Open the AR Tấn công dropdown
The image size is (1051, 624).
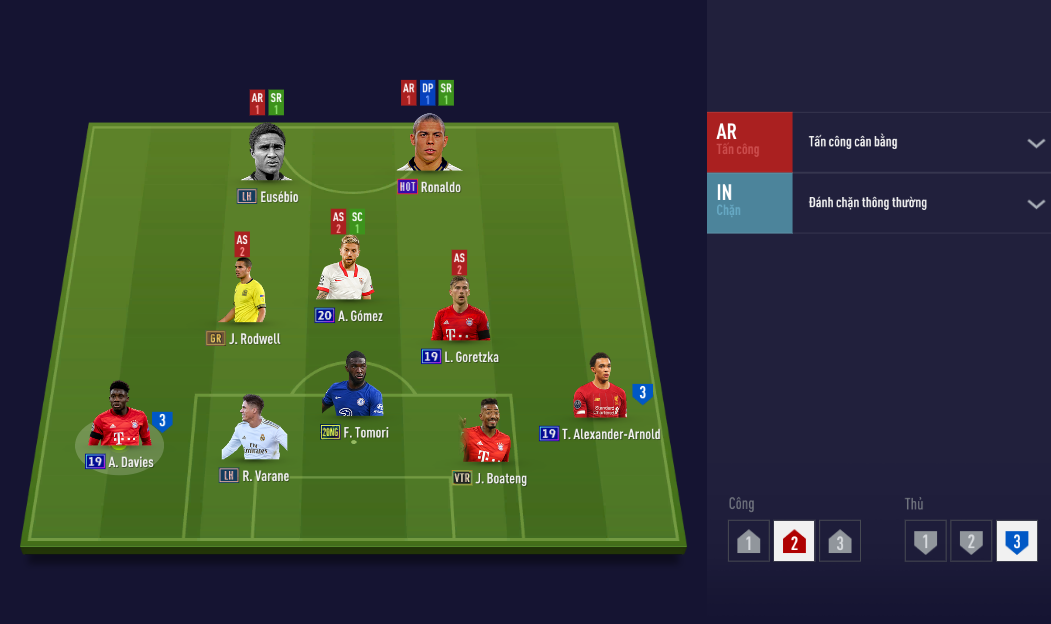pos(1035,143)
